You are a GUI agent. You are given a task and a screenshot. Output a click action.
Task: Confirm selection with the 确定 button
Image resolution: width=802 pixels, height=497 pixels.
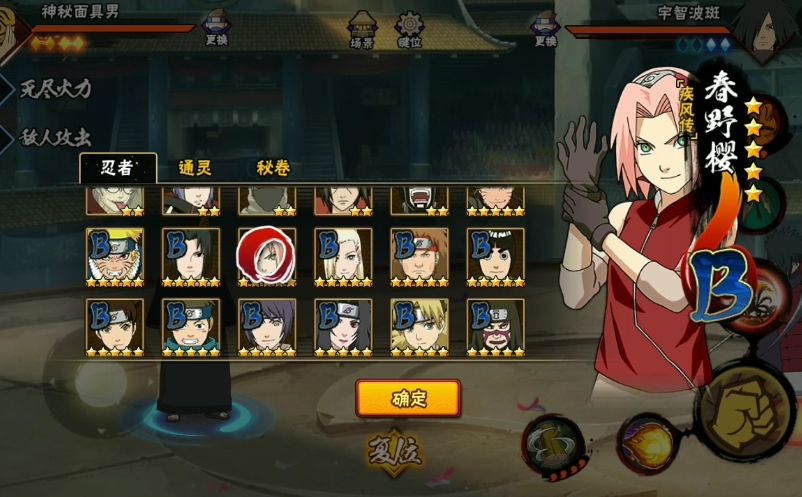click(408, 398)
